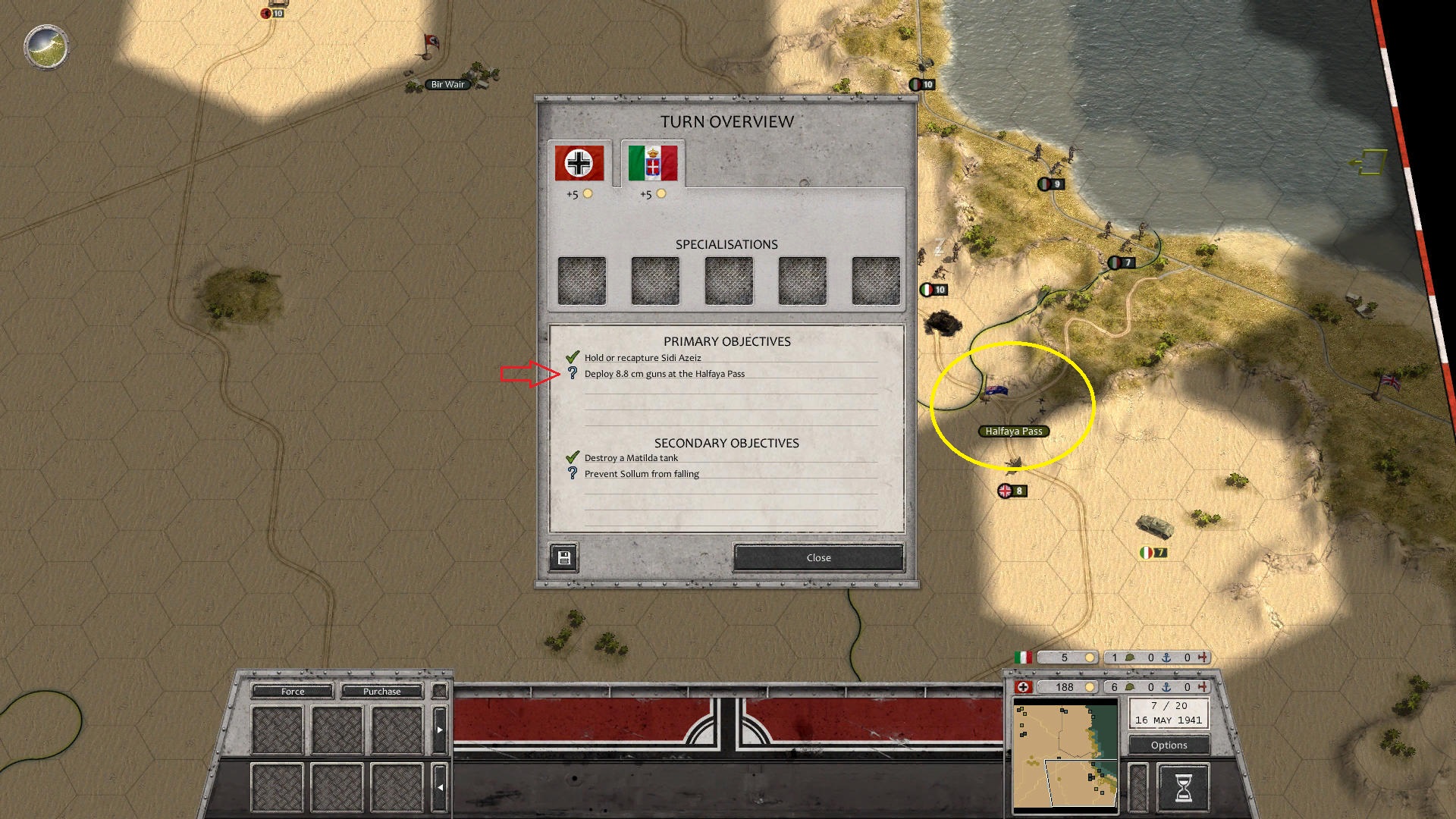
Task: End turn with the hourglass button
Action: click(1182, 787)
